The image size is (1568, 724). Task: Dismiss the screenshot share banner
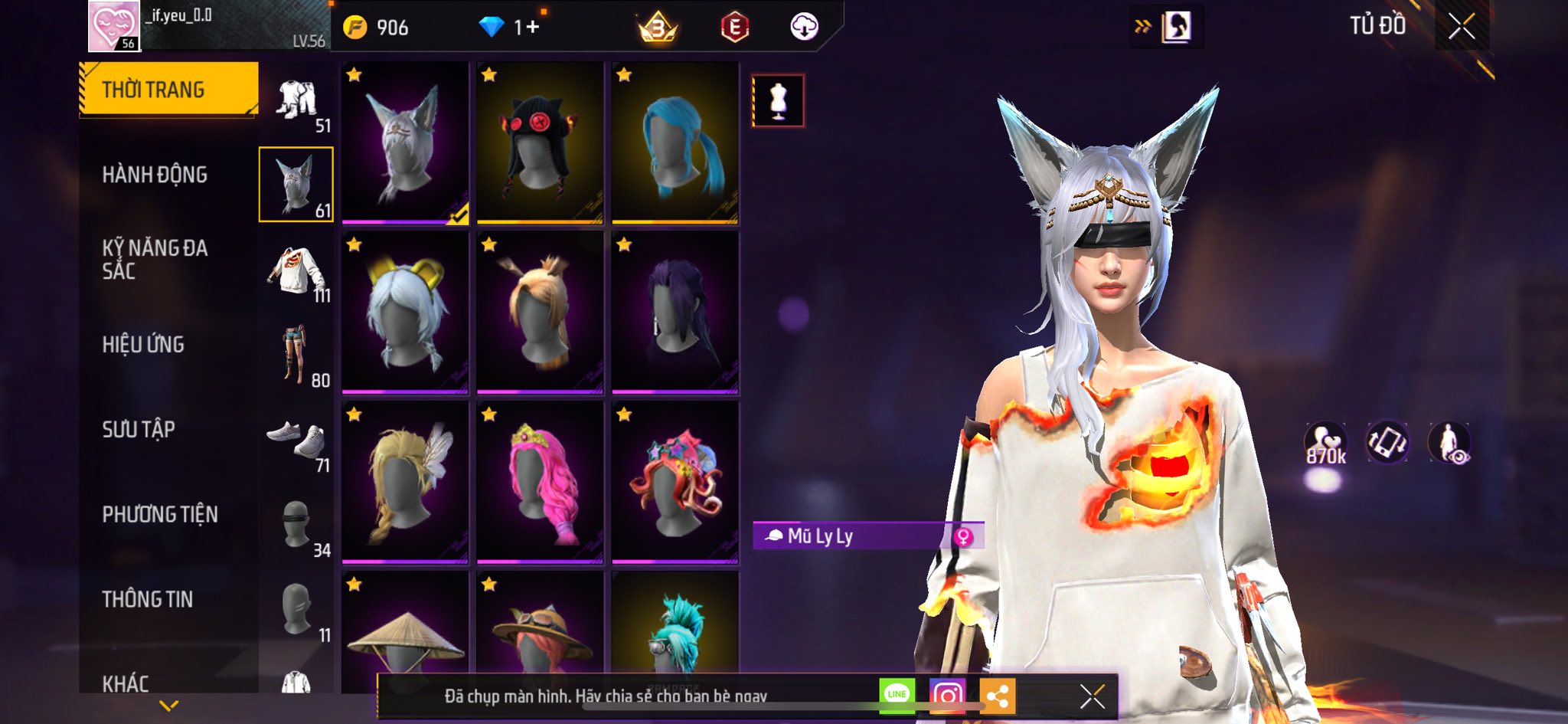pyautogui.click(x=1092, y=696)
